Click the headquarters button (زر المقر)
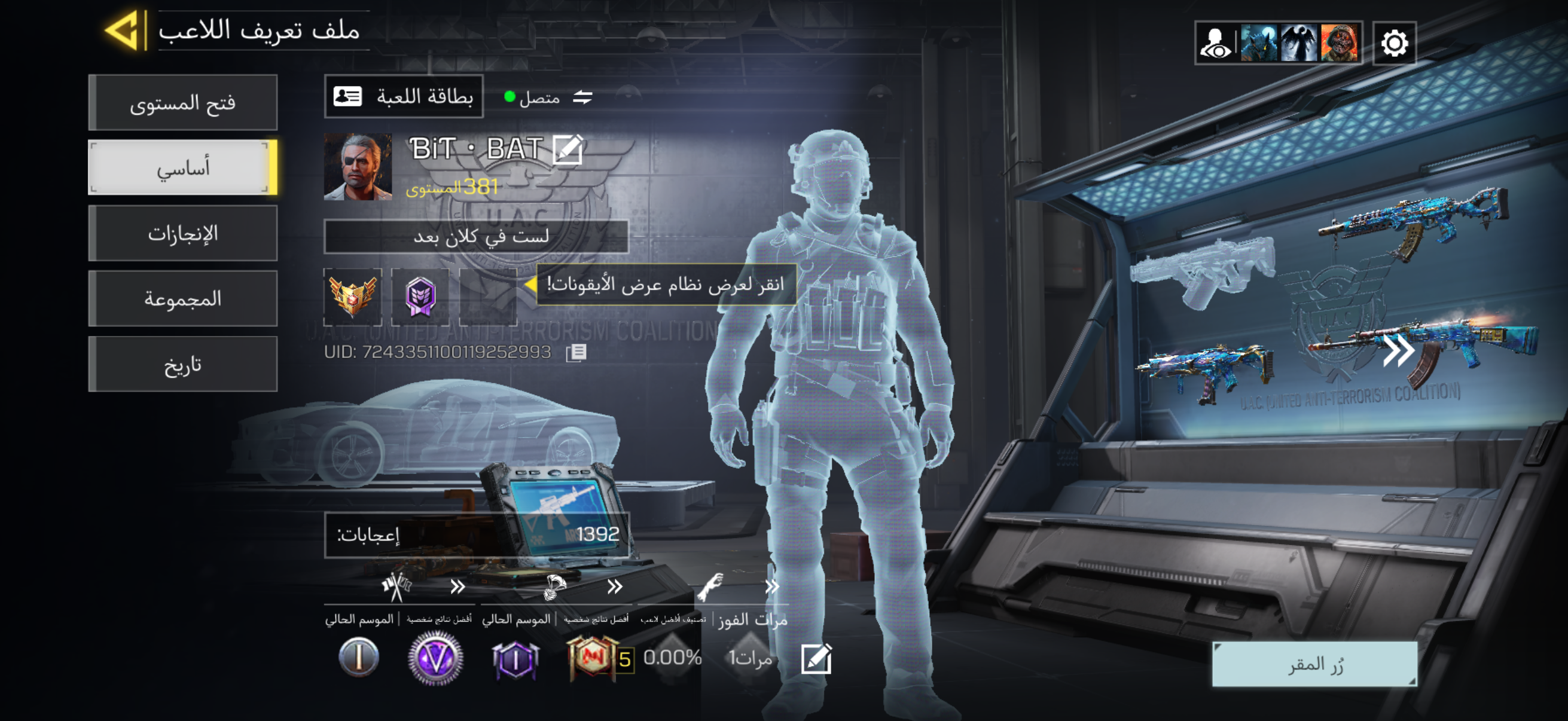This screenshot has width=1568, height=721. point(1315,664)
